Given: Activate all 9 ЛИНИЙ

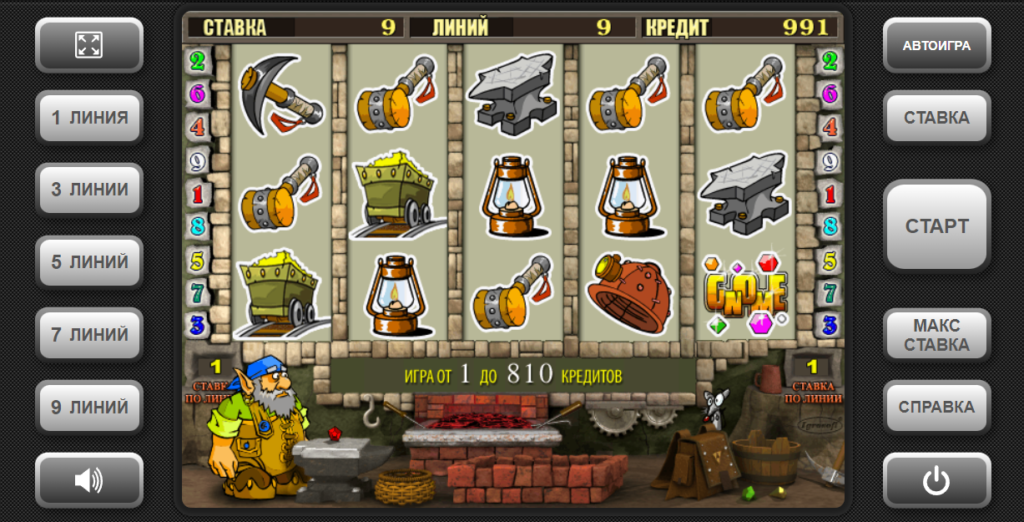Looking at the screenshot, I should tap(89, 407).
